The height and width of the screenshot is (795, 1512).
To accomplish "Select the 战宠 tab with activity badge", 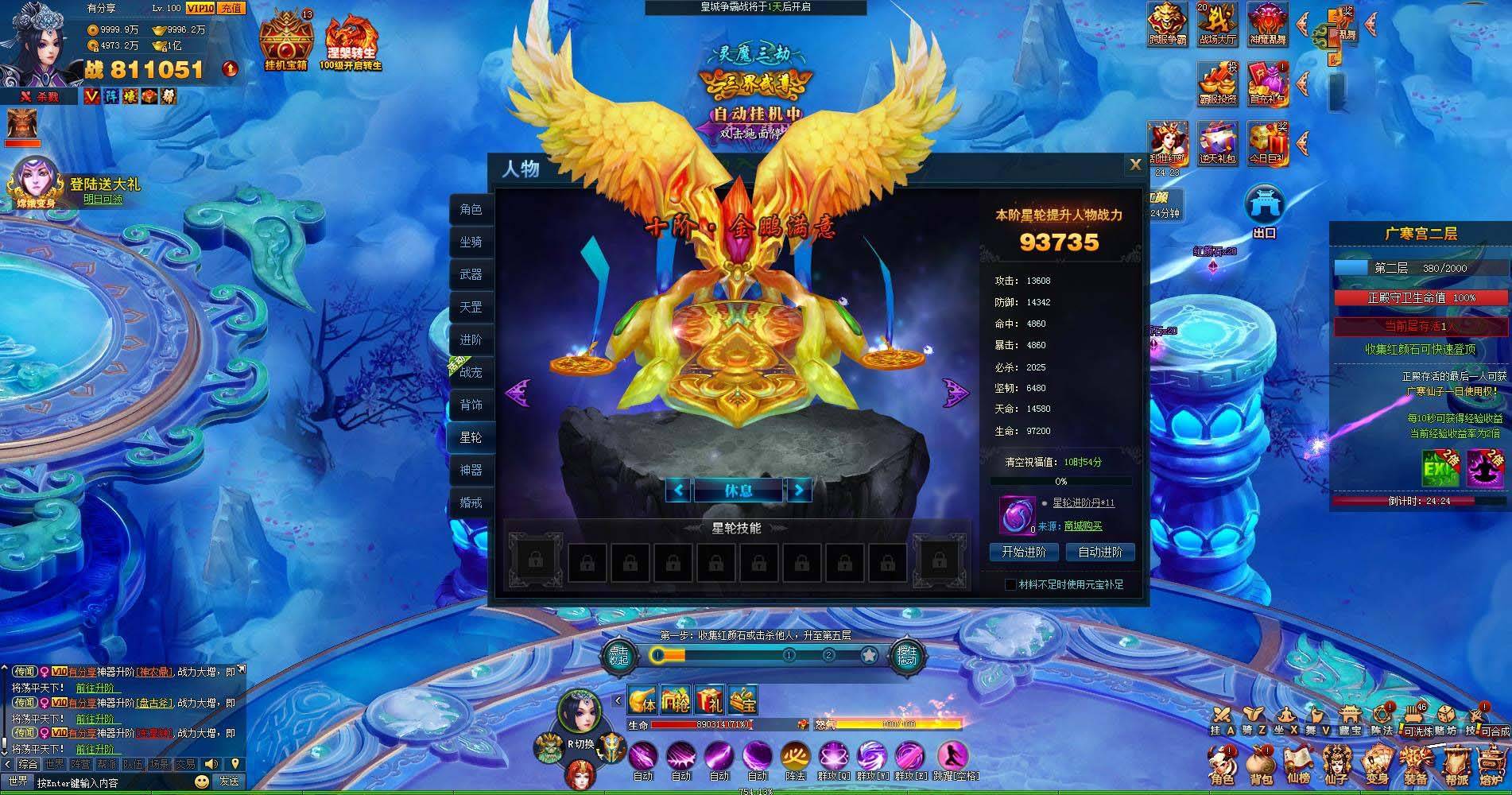I will pos(471,372).
